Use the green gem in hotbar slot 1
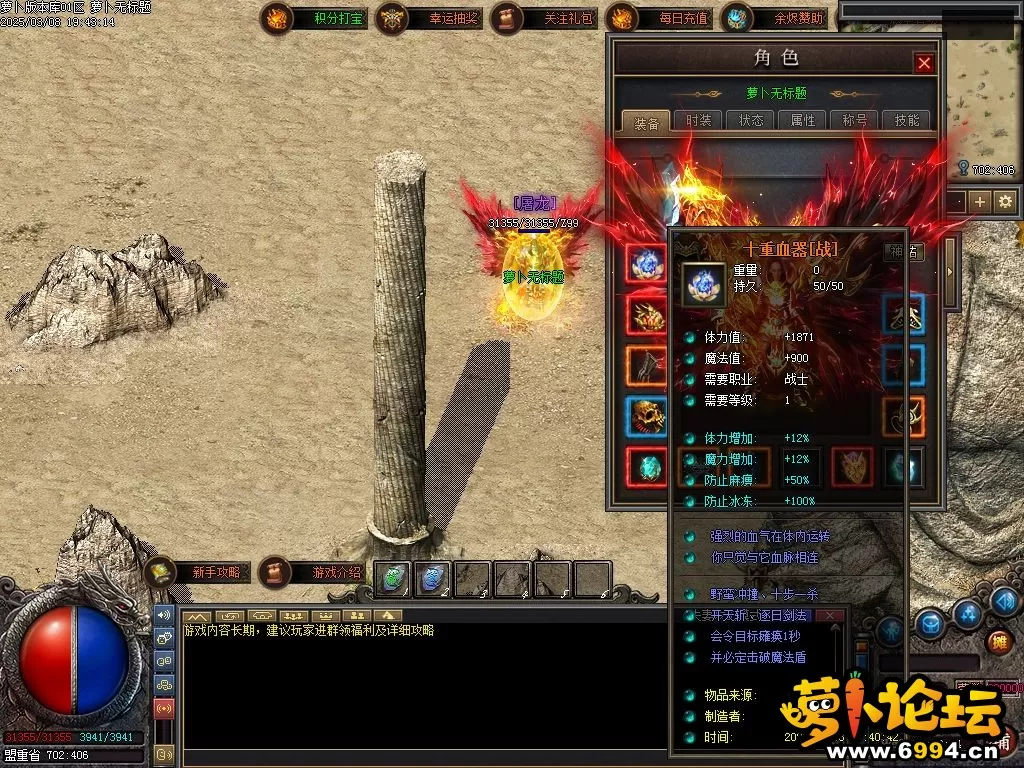The height and width of the screenshot is (768, 1024). point(393,578)
